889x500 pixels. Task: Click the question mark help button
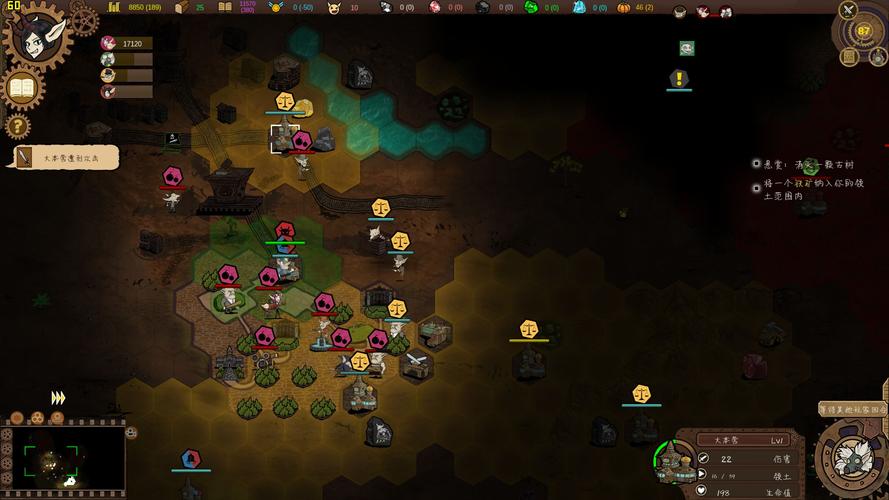click(x=18, y=126)
